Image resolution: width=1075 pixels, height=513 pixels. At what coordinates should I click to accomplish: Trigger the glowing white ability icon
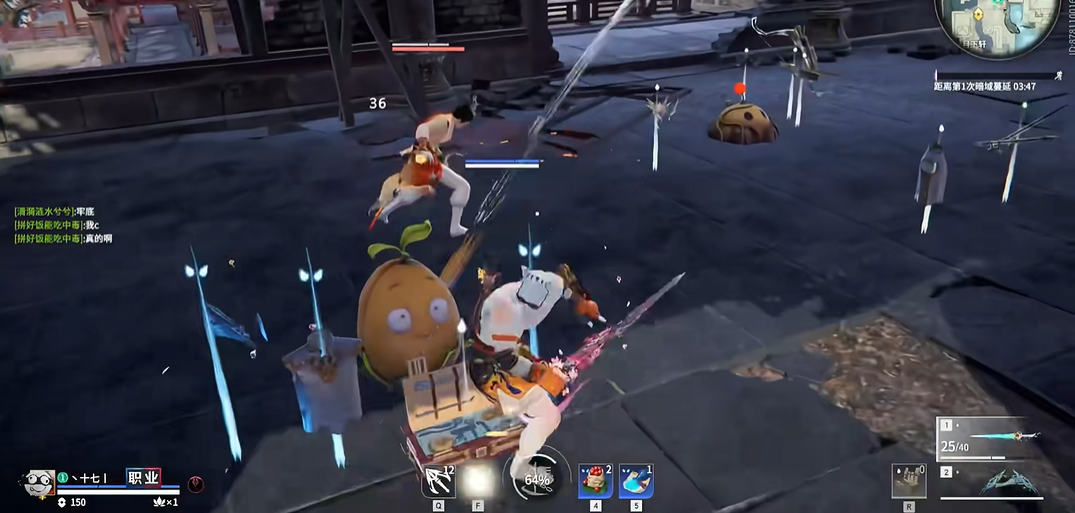point(478,481)
